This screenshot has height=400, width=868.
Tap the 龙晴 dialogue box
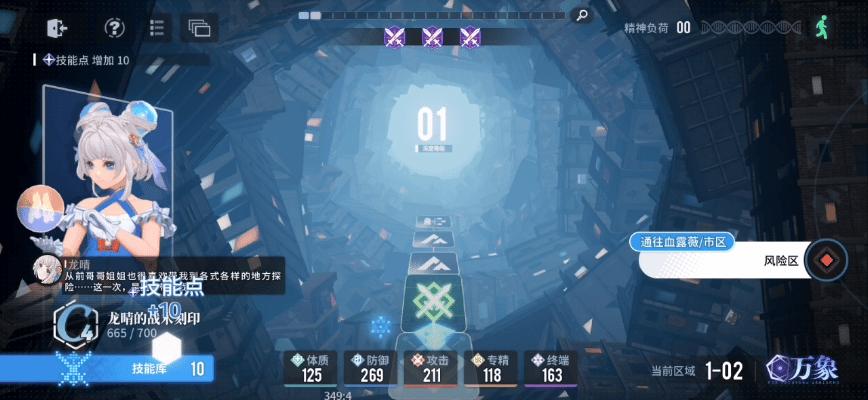[x=158, y=274]
